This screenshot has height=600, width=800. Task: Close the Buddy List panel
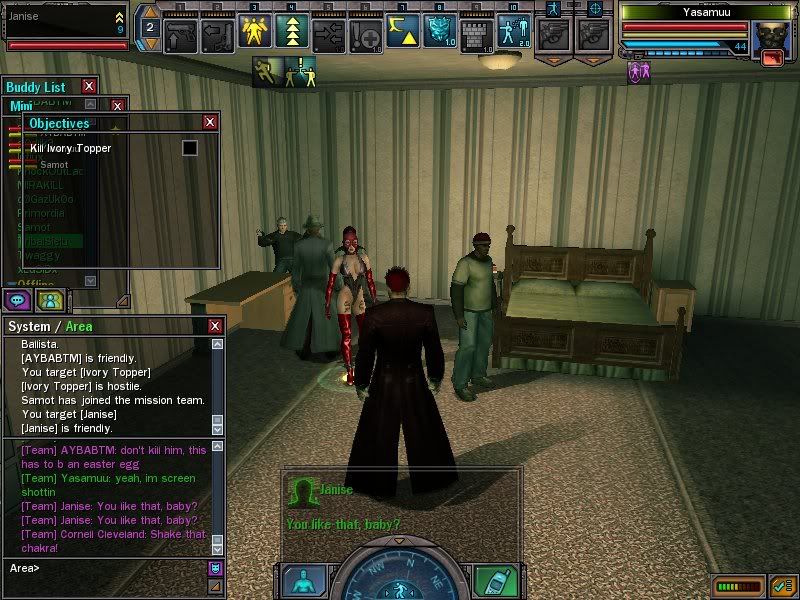[x=89, y=87]
